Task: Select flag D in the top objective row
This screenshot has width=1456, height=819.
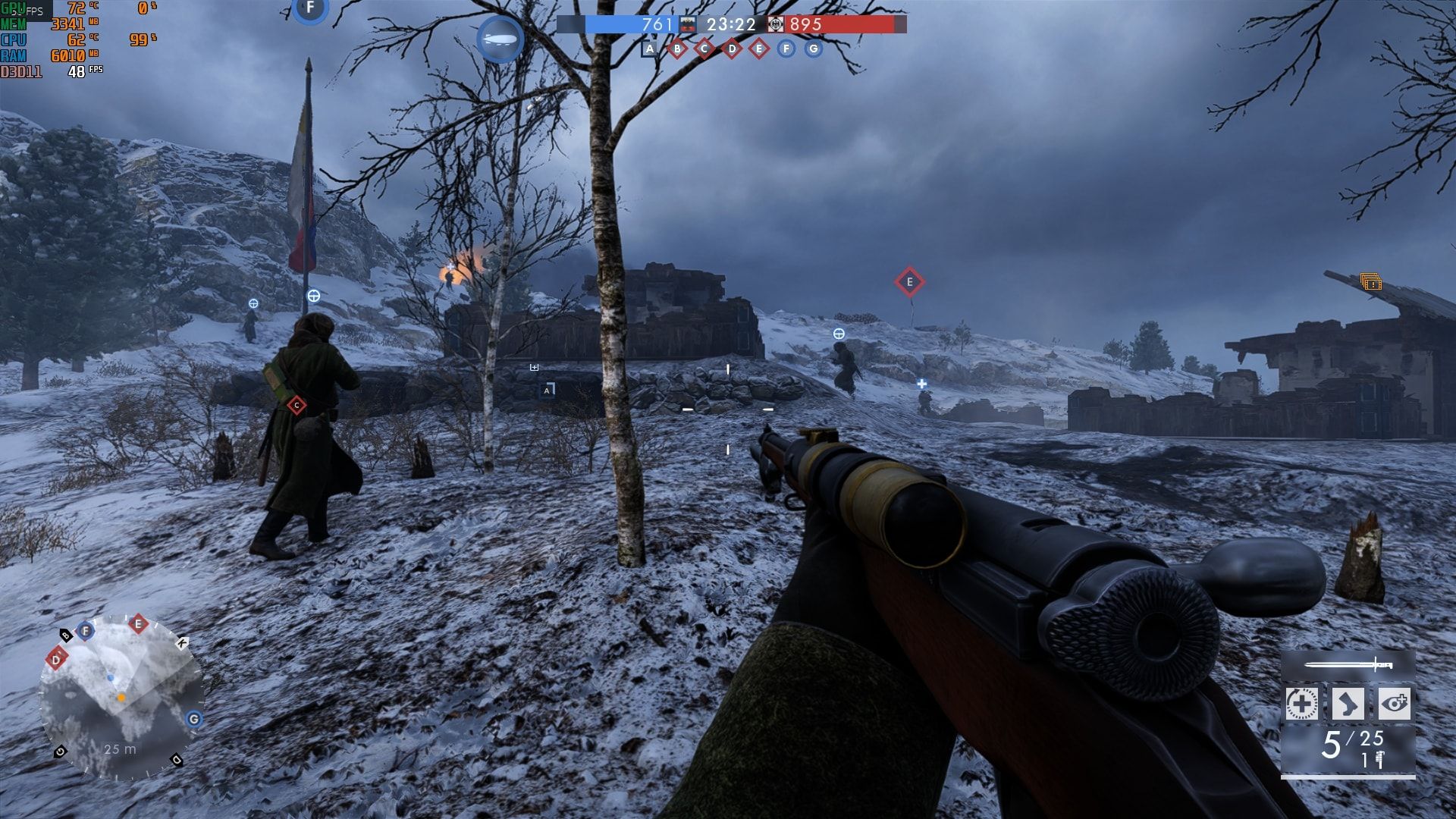Action: 731,49
